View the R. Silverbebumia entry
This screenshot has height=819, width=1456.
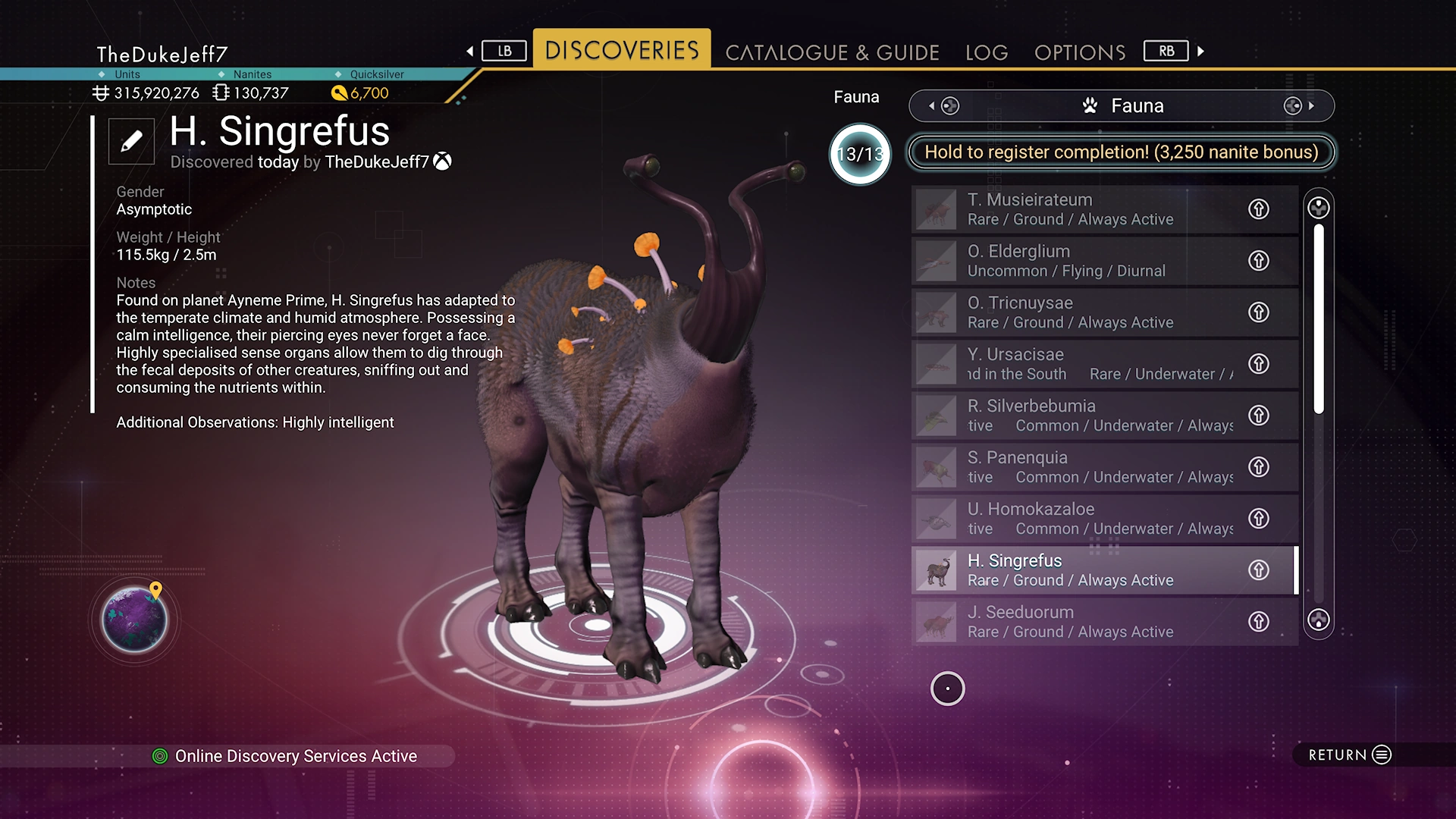1077,416
